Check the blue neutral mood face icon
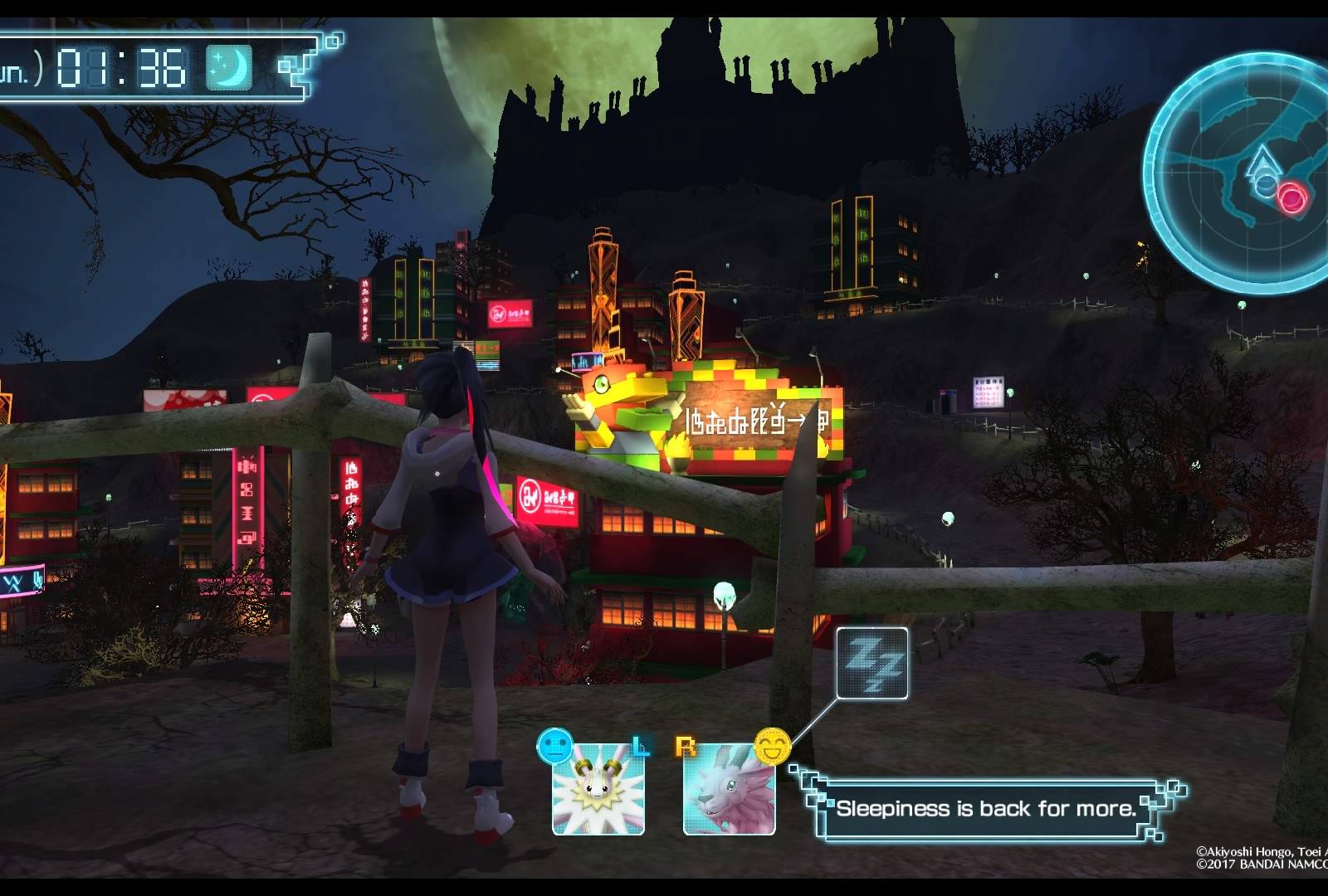The width and height of the screenshot is (1328, 896). (x=555, y=746)
